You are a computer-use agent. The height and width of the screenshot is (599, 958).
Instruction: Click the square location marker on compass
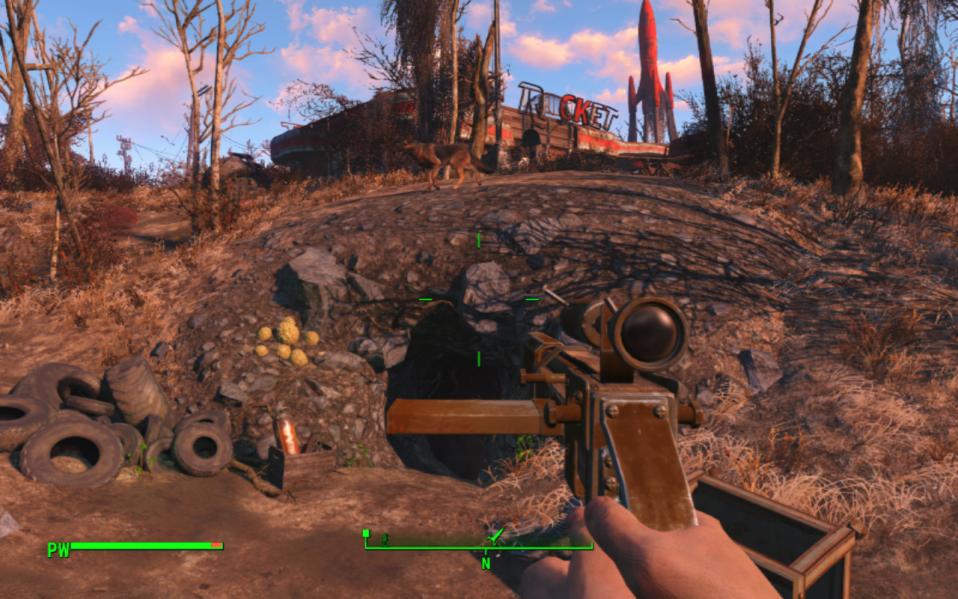click(366, 534)
